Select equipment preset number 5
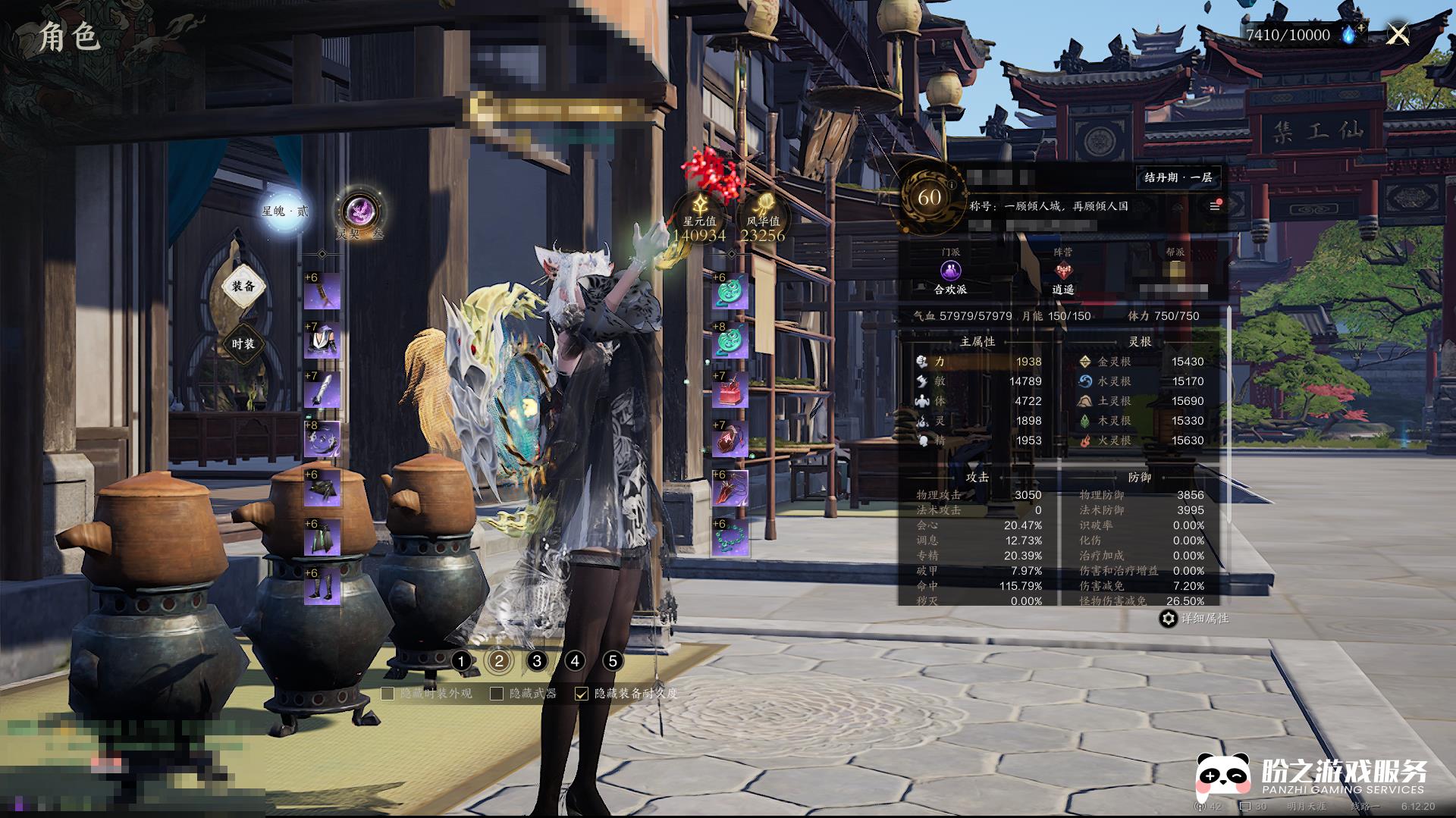 click(613, 661)
